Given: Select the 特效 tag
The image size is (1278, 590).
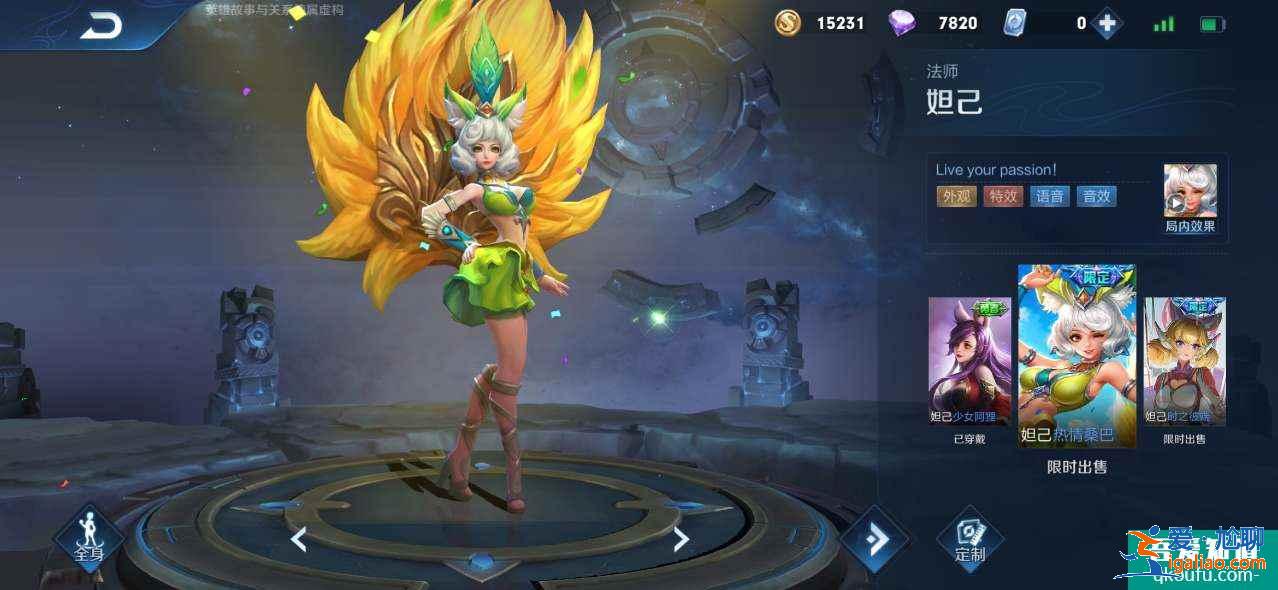Looking at the screenshot, I should (x=1003, y=196).
